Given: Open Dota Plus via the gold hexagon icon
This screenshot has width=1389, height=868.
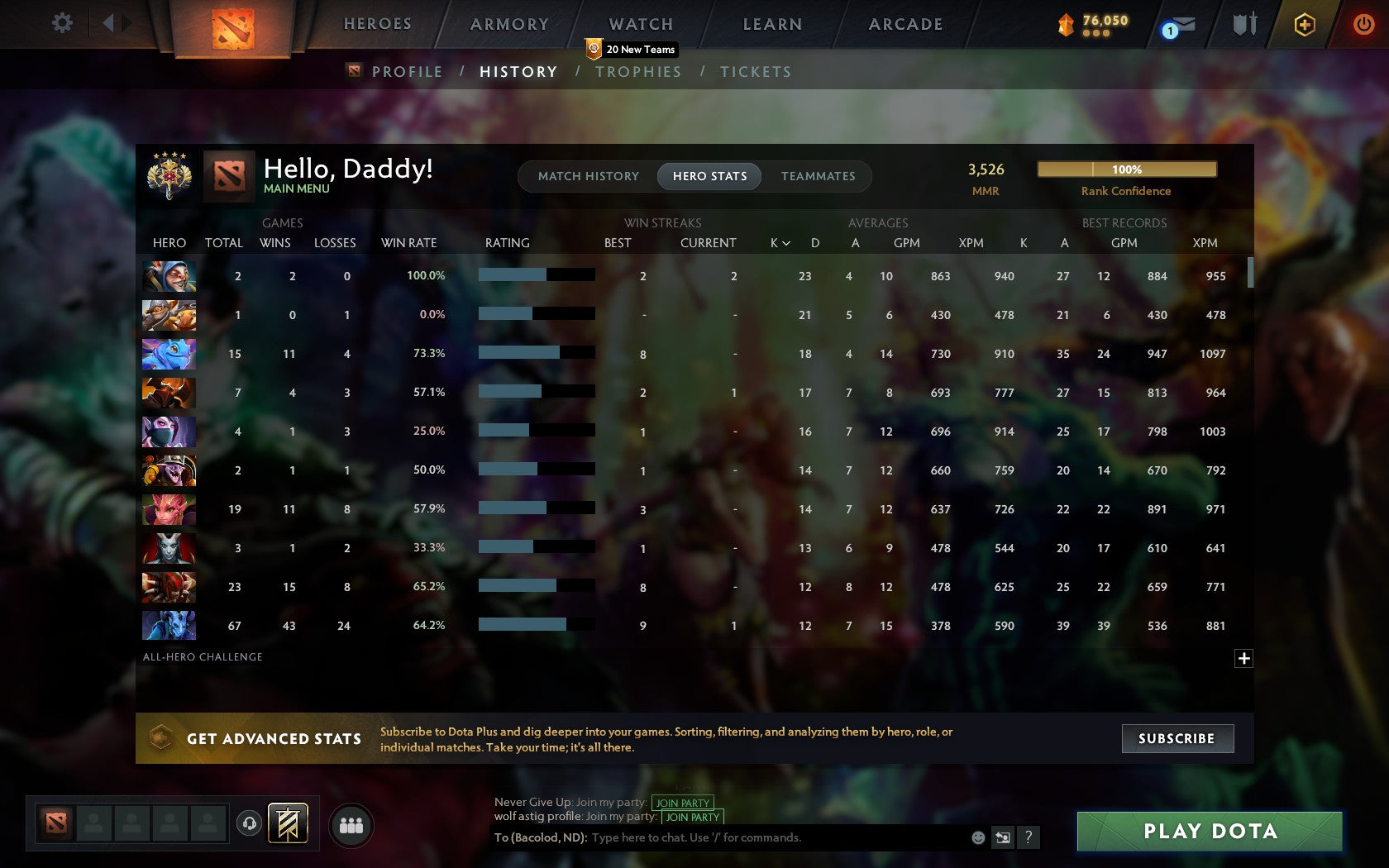Looking at the screenshot, I should (x=1305, y=25).
